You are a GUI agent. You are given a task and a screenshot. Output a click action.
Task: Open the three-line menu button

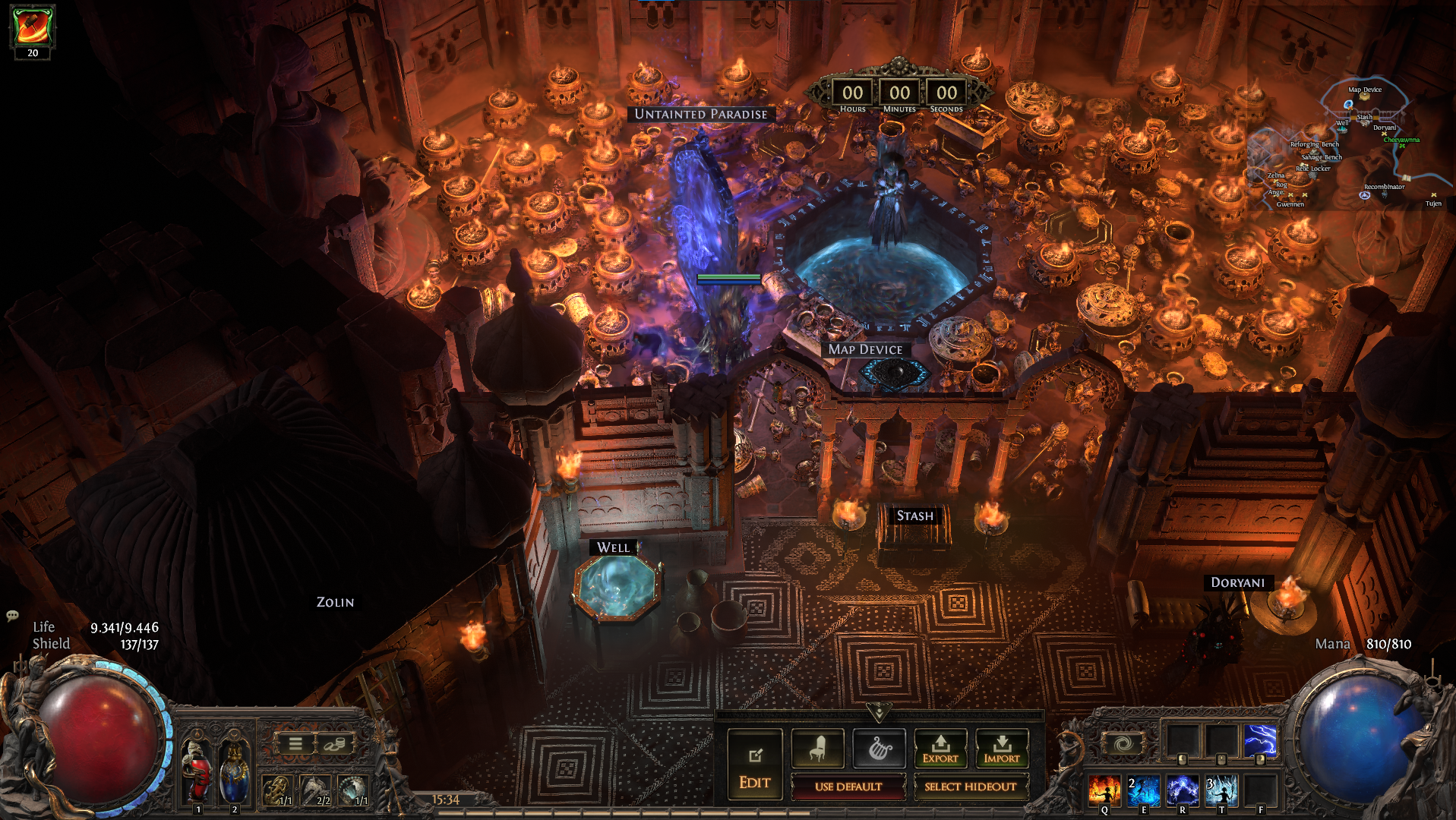click(295, 744)
